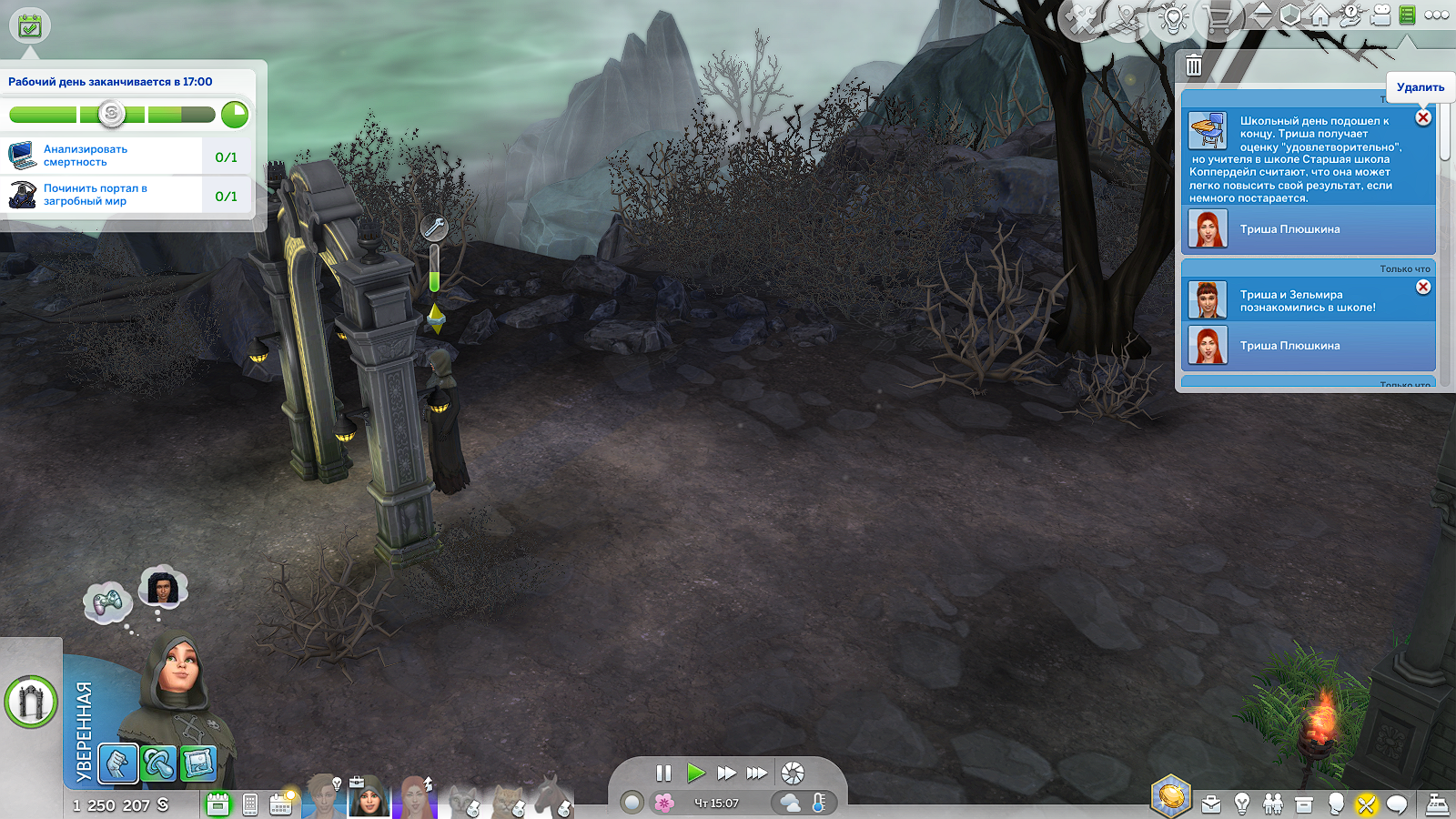Open the inventory box panel
Image resolution: width=1456 pixels, height=819 pixels.
click(1304, 804)
